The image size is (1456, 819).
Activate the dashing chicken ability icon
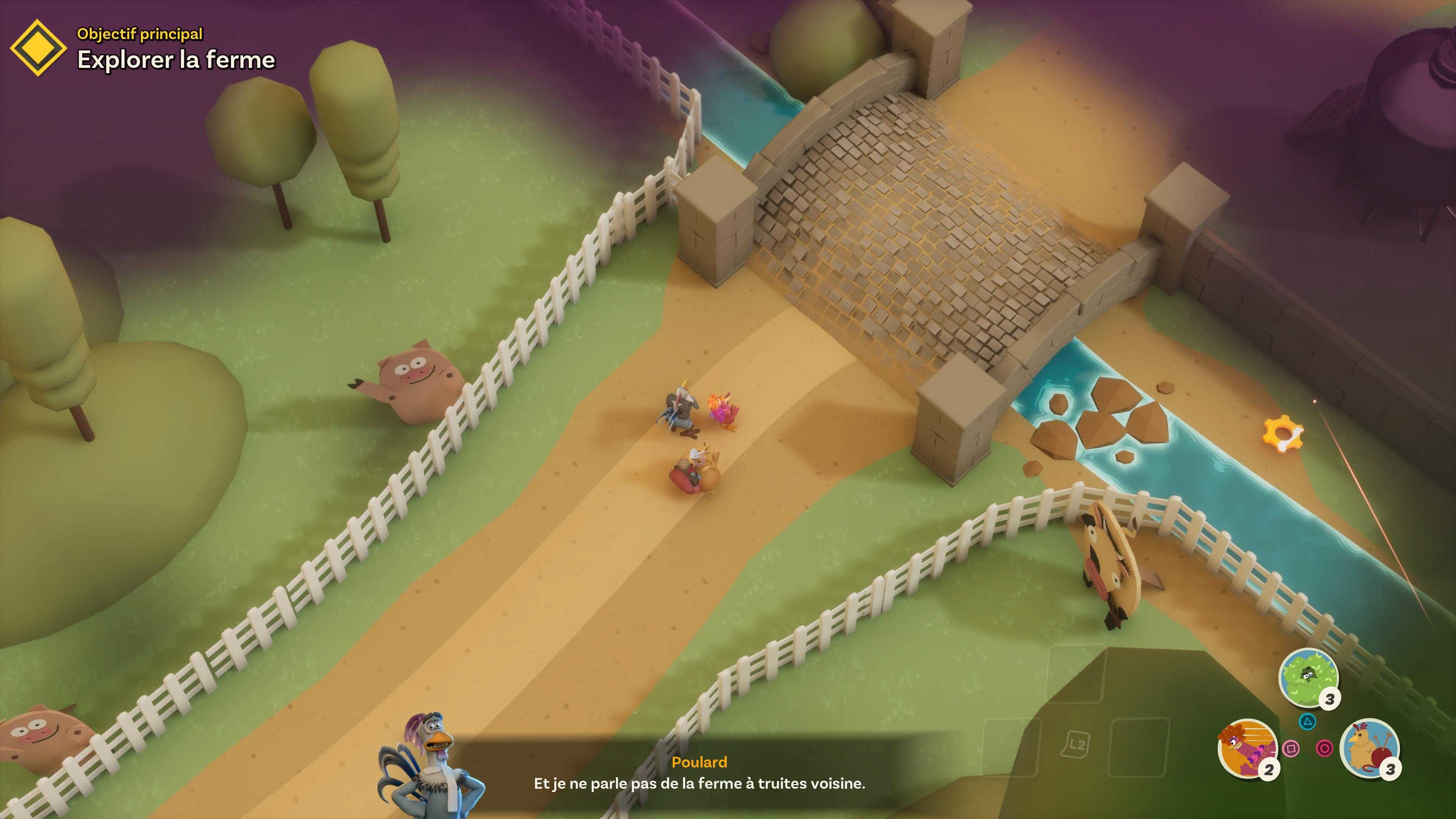click(x=1247, y=747)
